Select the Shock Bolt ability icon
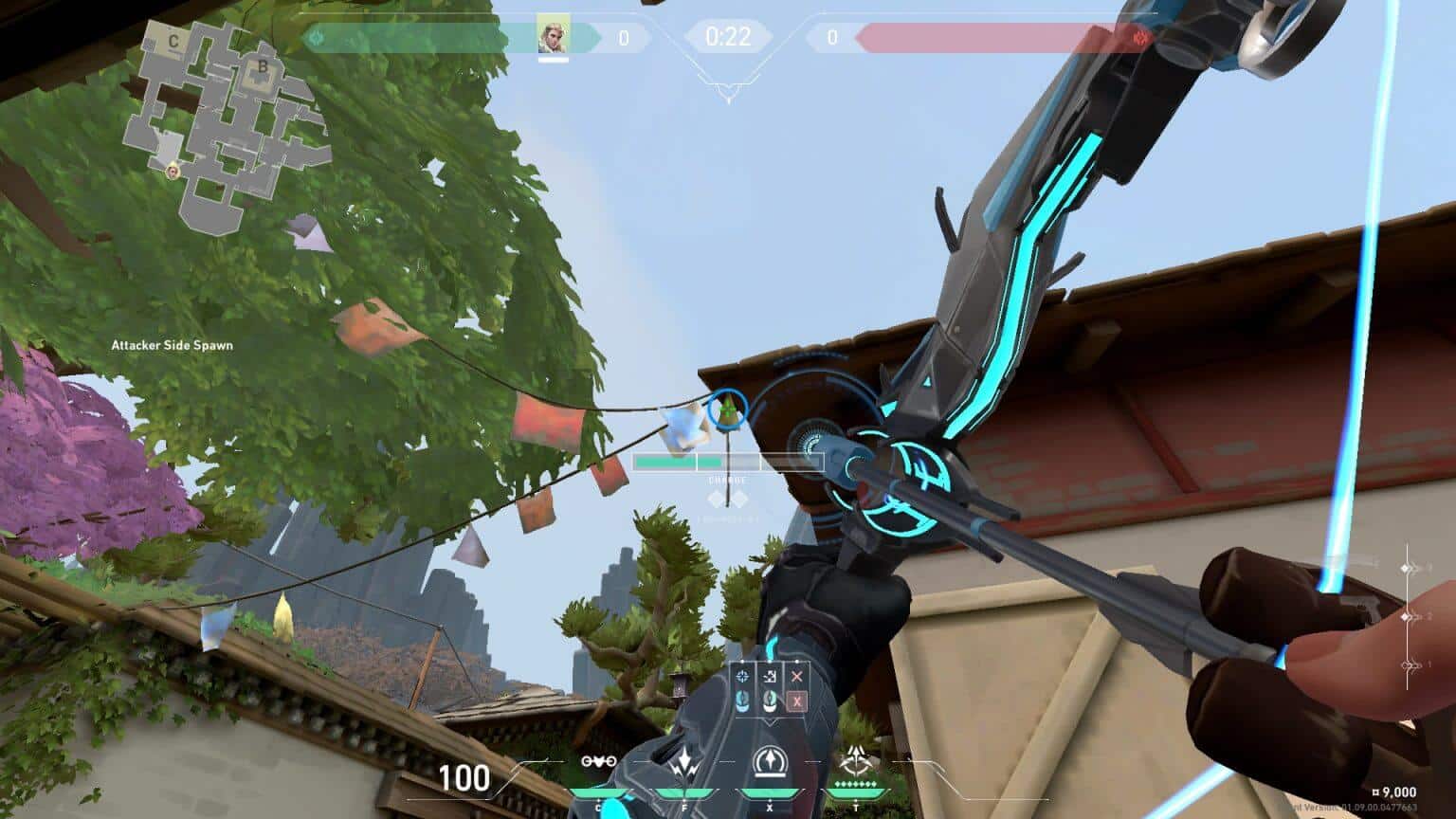The height and width of the screenshot is (819, 1456). pos(683,762)
